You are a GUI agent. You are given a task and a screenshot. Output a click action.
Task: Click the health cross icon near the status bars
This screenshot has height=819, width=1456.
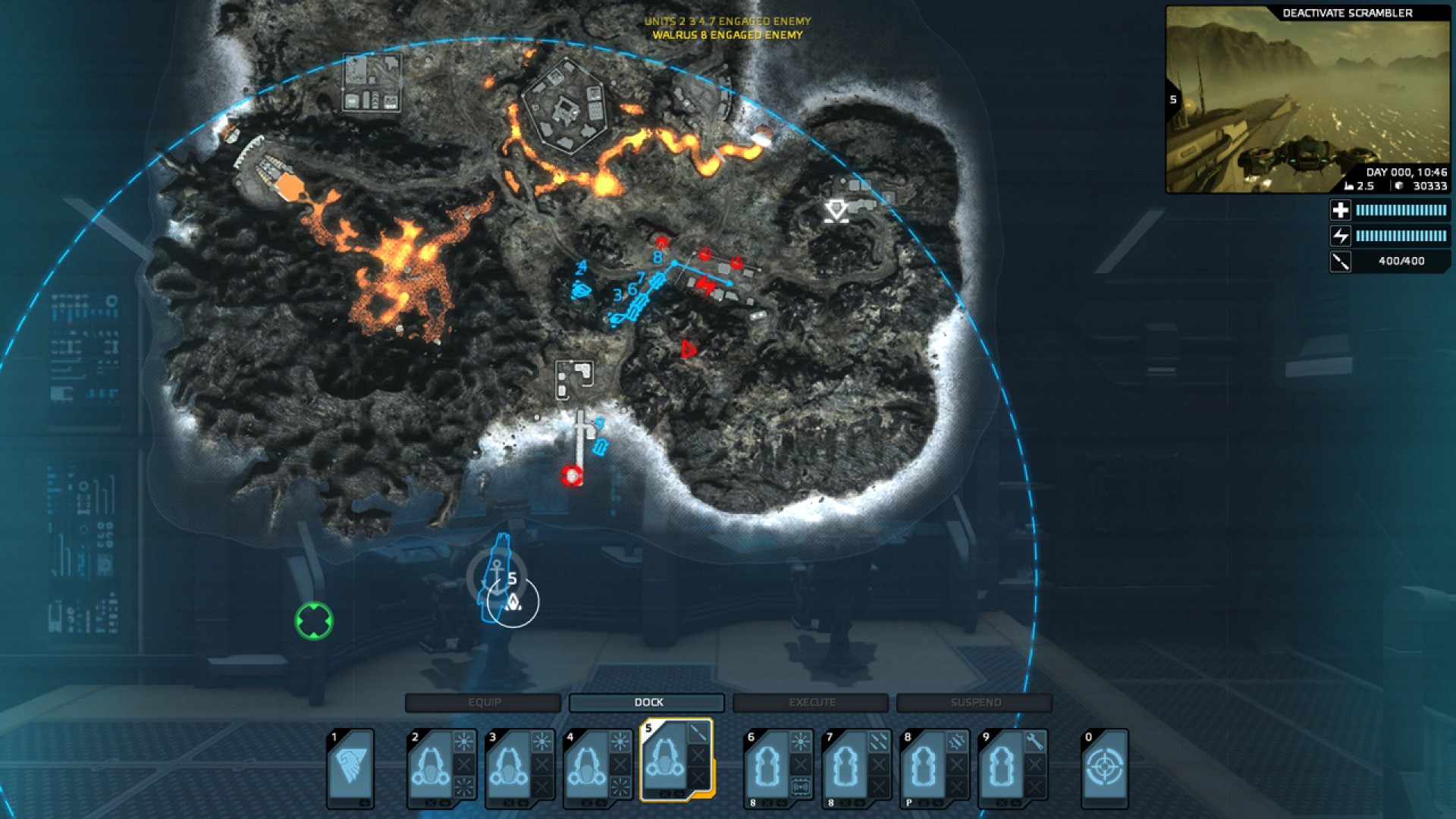(1341, 209)
